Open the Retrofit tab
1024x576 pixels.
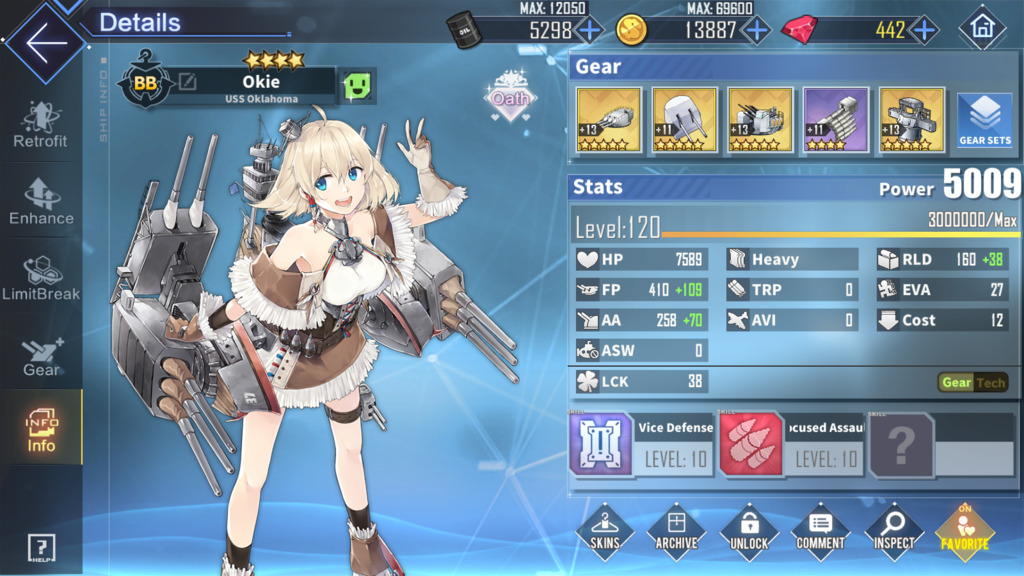tap(41, 125)
